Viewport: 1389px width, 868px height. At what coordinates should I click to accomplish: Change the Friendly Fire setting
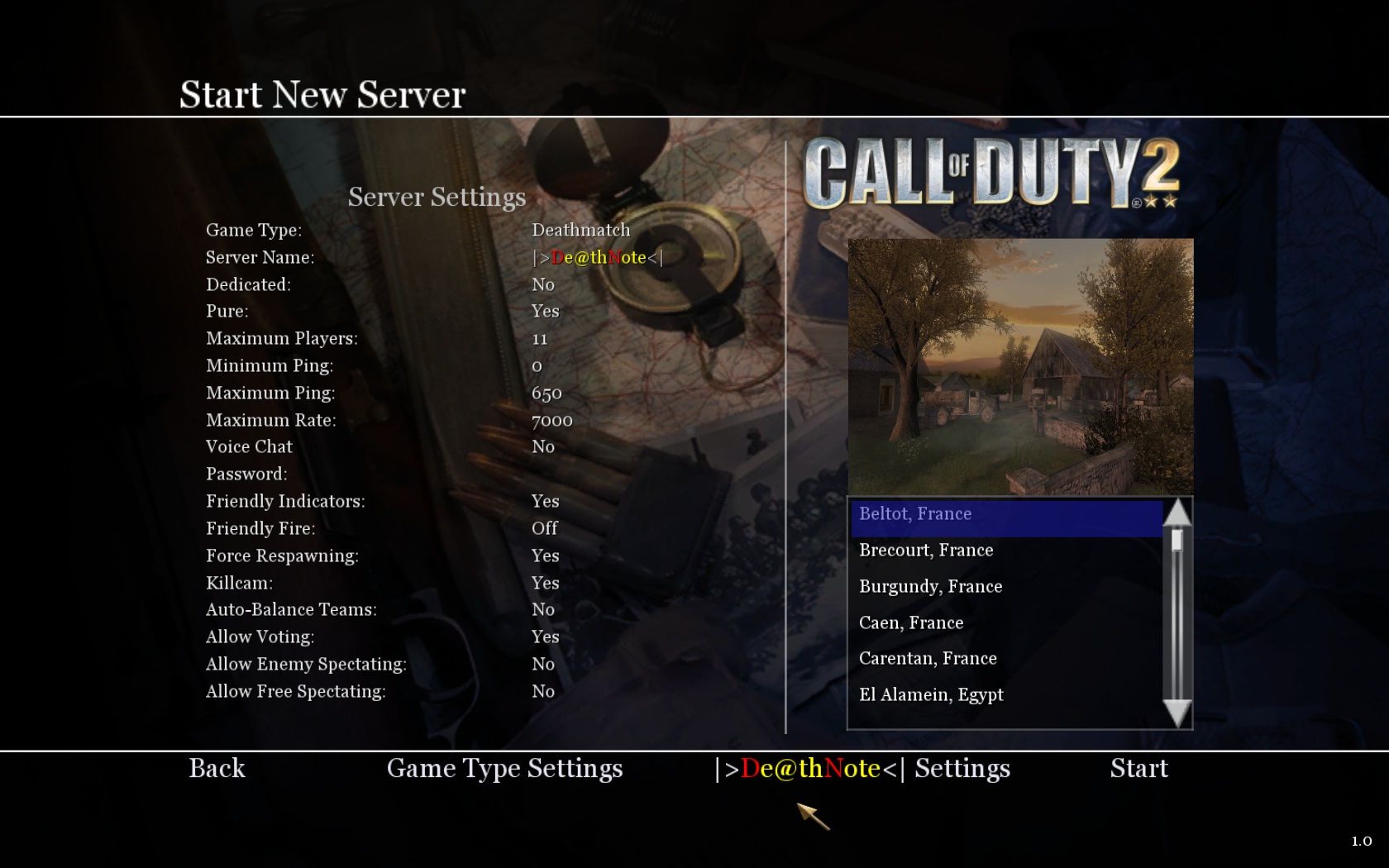(x=544, y=528)
